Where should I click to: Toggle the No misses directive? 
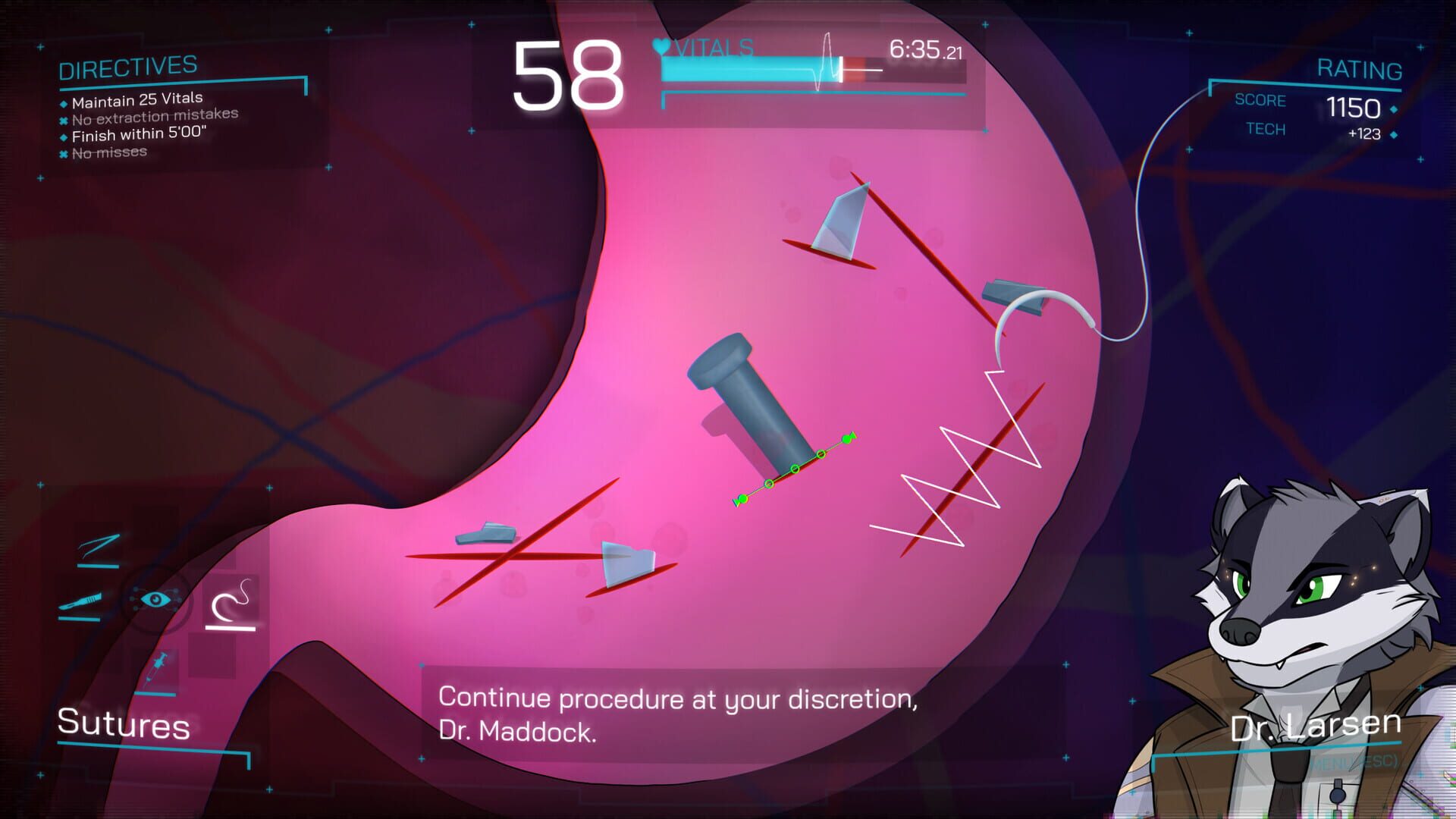coord(64,152)
